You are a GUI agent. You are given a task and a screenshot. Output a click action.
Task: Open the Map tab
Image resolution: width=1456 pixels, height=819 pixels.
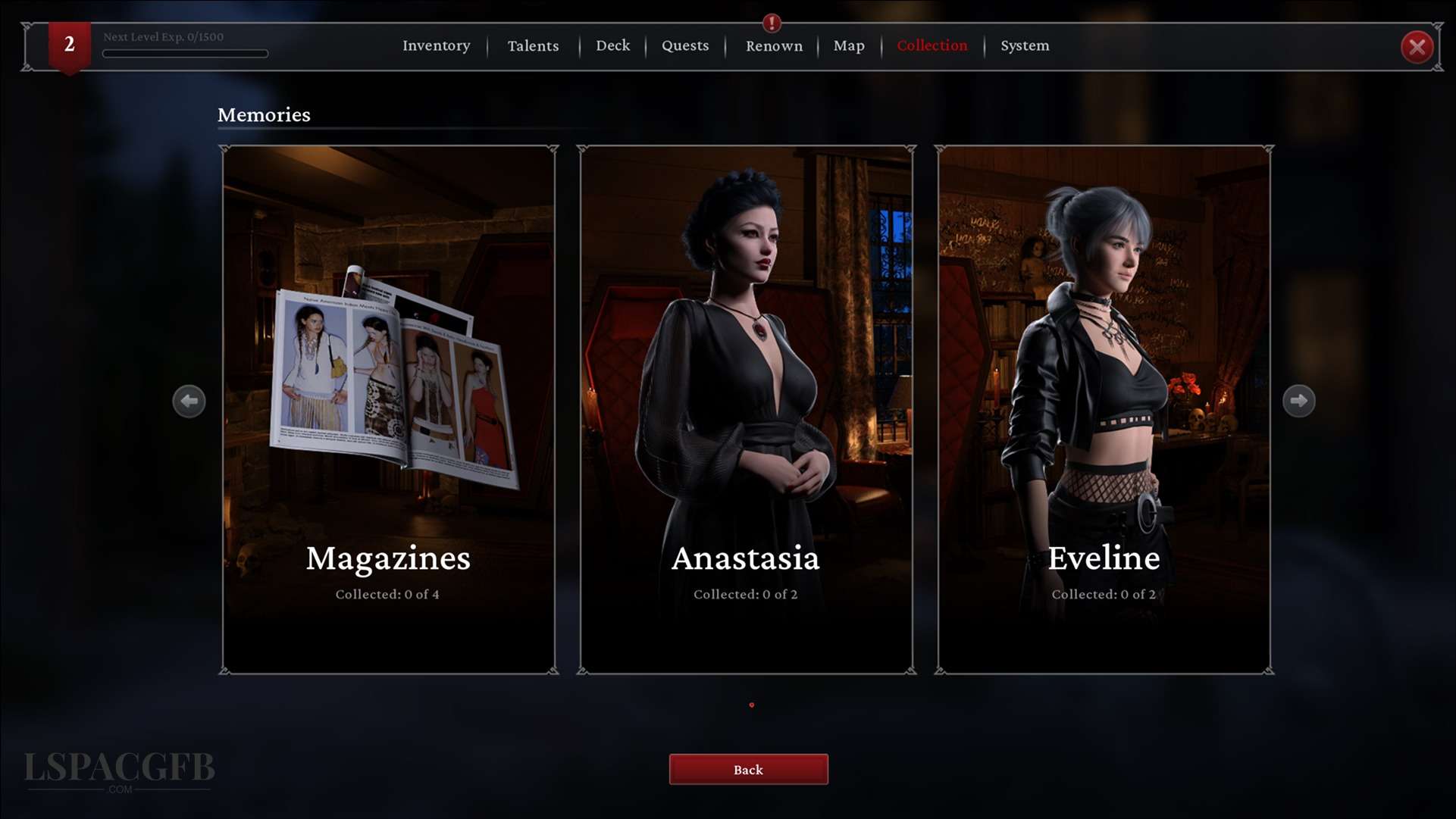click(x=849, y=45)
